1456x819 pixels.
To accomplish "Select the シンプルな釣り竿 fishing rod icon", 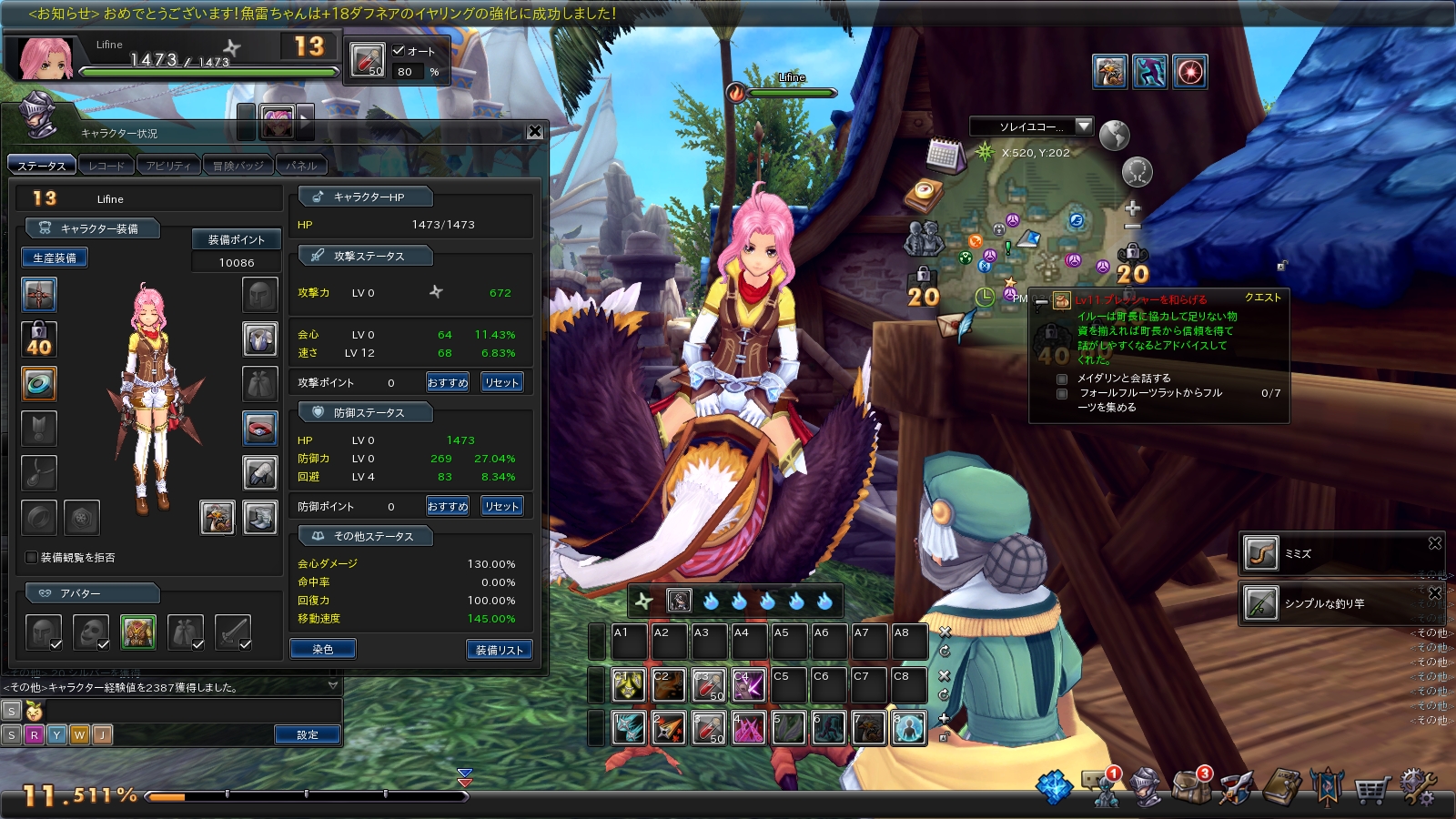I will (x=1261, y=603).
